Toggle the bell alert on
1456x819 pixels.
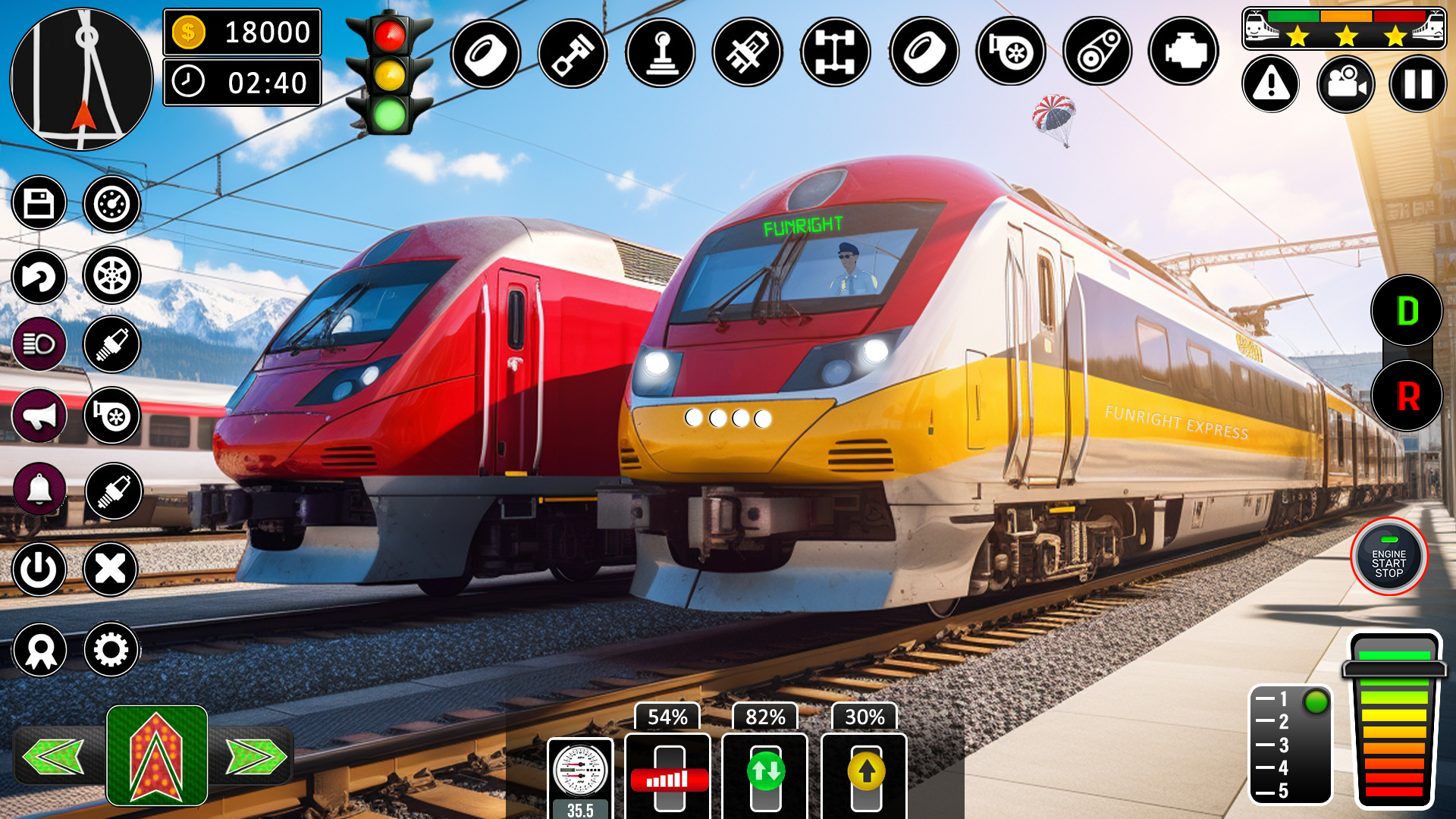pyautogui.click(x=39, y=490)
